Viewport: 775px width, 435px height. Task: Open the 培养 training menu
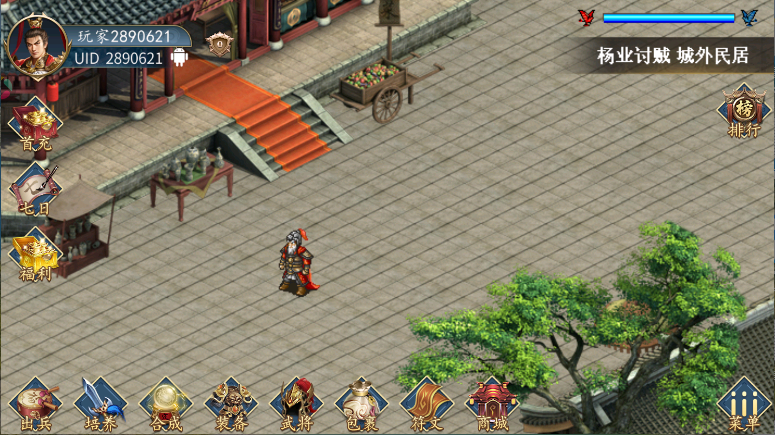pos(101,405)
